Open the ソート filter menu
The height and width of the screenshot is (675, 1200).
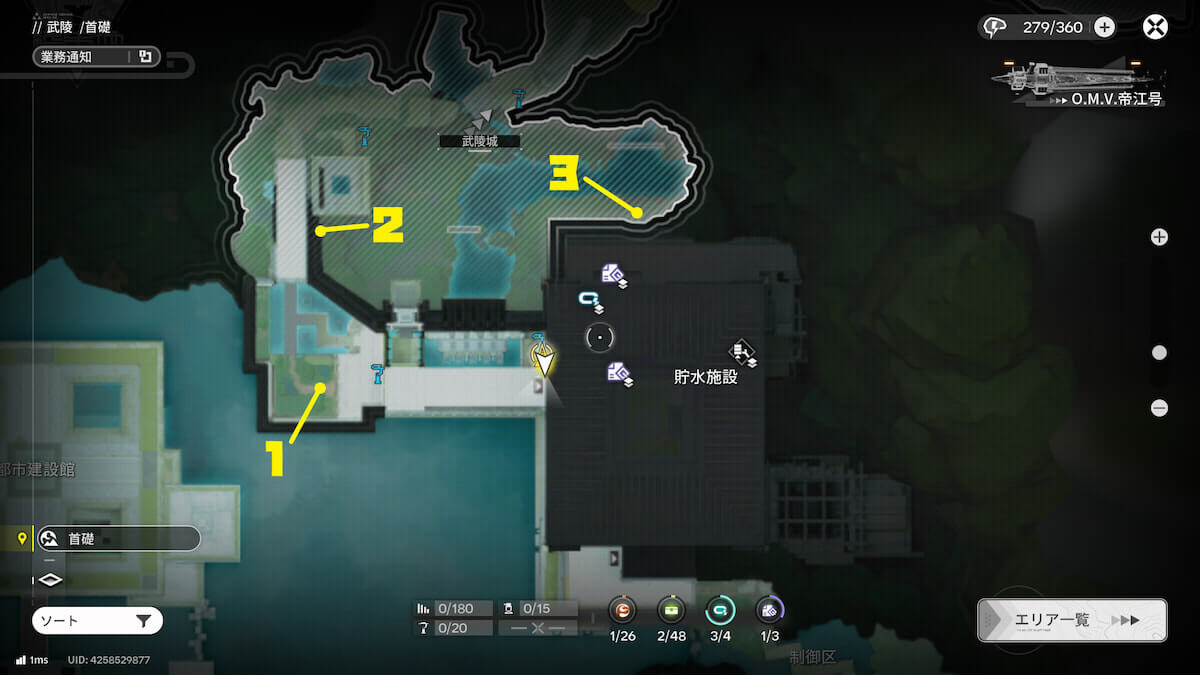[97, 621]
